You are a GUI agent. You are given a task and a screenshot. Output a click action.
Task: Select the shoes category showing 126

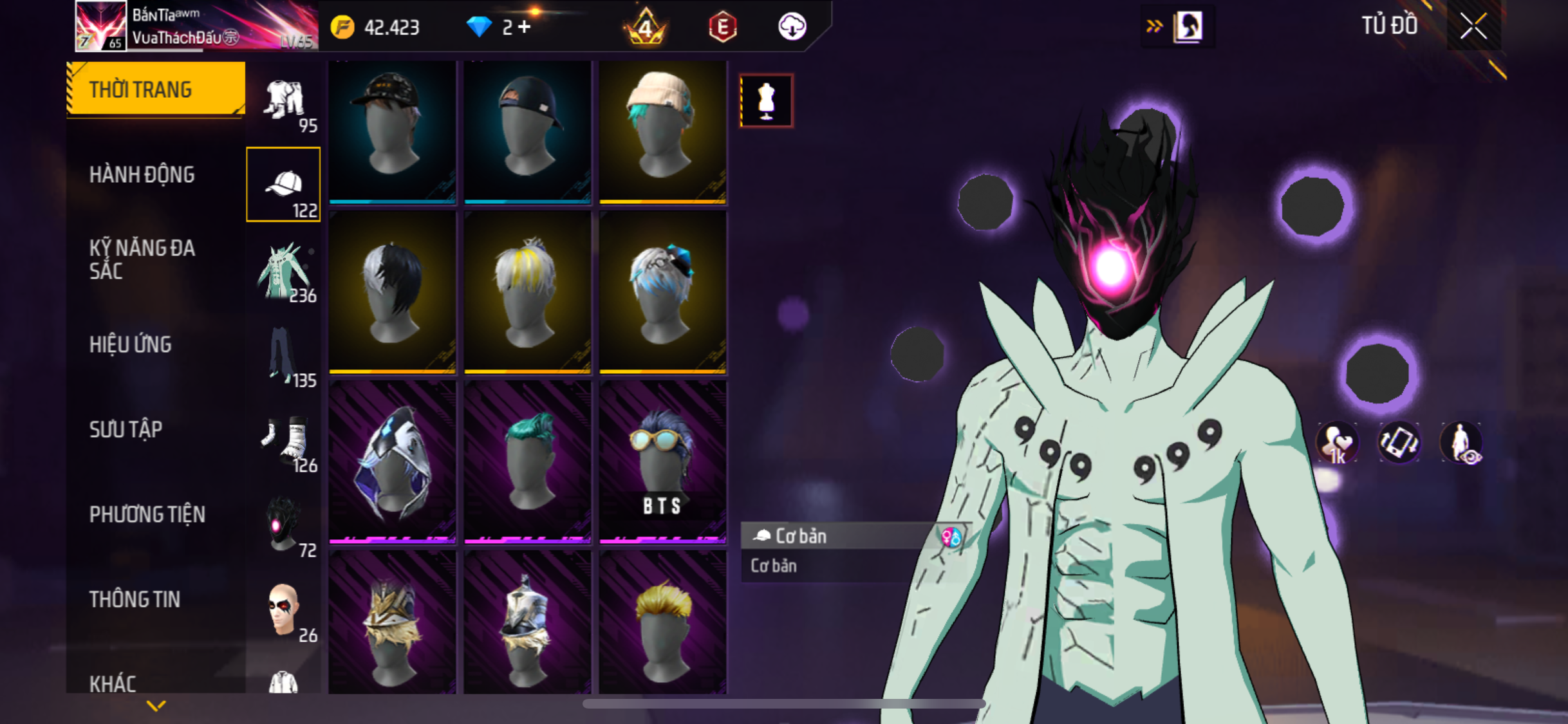[x=284, y=442]
